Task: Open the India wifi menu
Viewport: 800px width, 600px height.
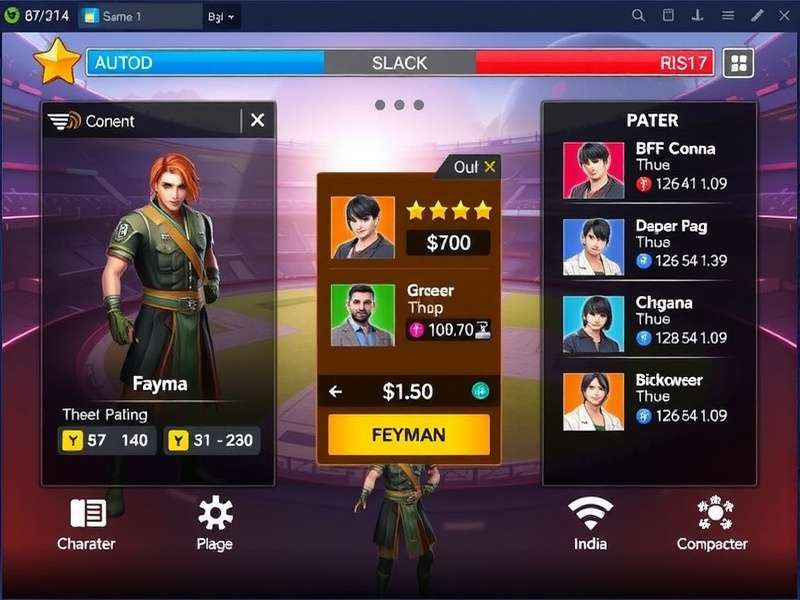Action: point(590,524)
